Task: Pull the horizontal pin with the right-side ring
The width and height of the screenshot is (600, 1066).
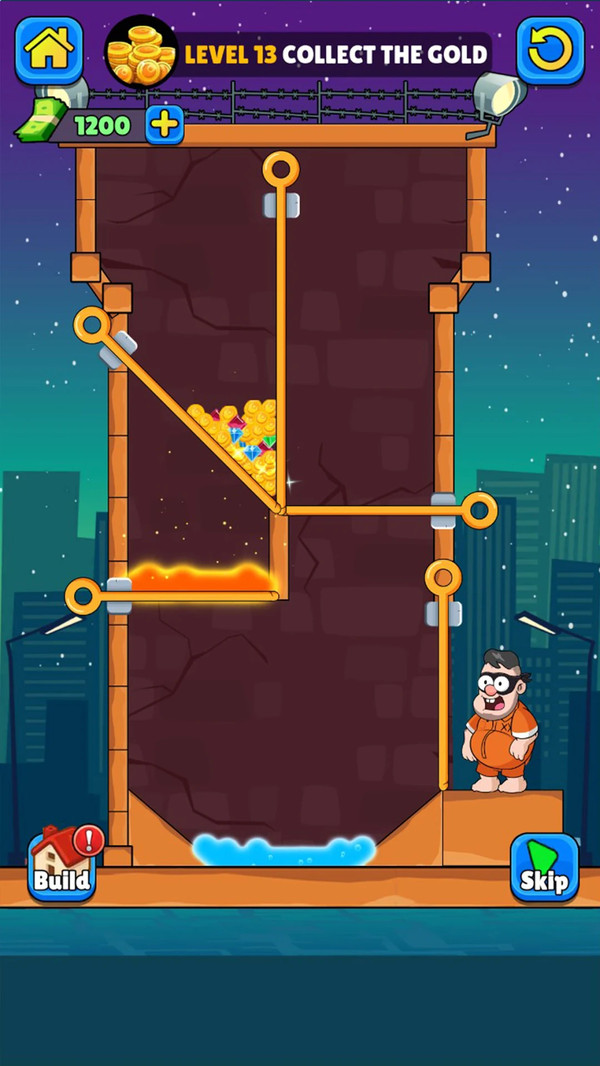Action: pyautogui.click(x=479, y=511)
